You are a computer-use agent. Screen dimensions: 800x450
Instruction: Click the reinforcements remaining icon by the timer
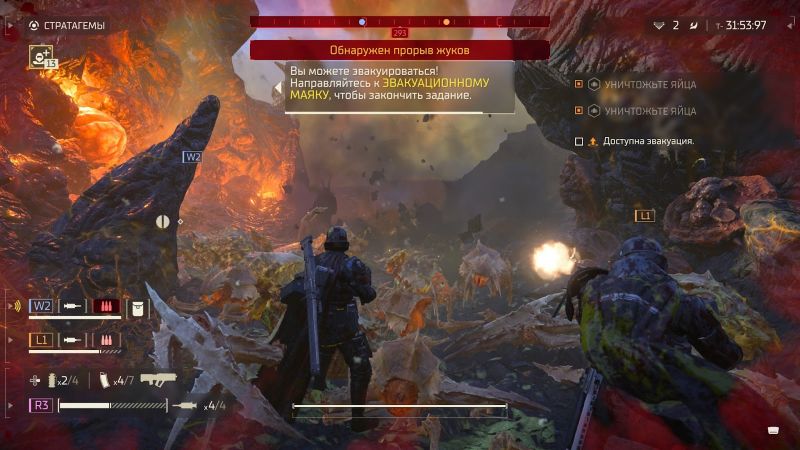(x=658, y=25)
